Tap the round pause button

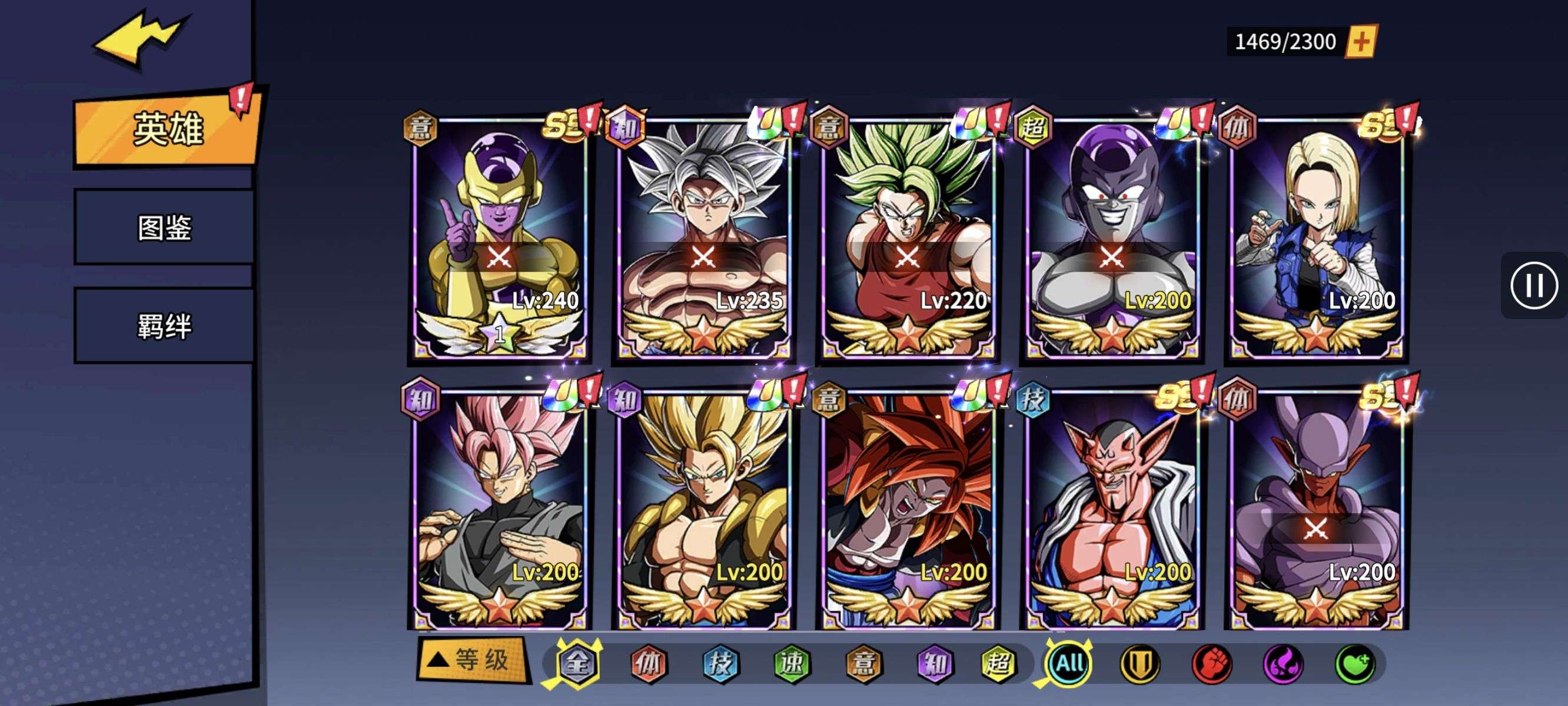tap(1533, 285)
